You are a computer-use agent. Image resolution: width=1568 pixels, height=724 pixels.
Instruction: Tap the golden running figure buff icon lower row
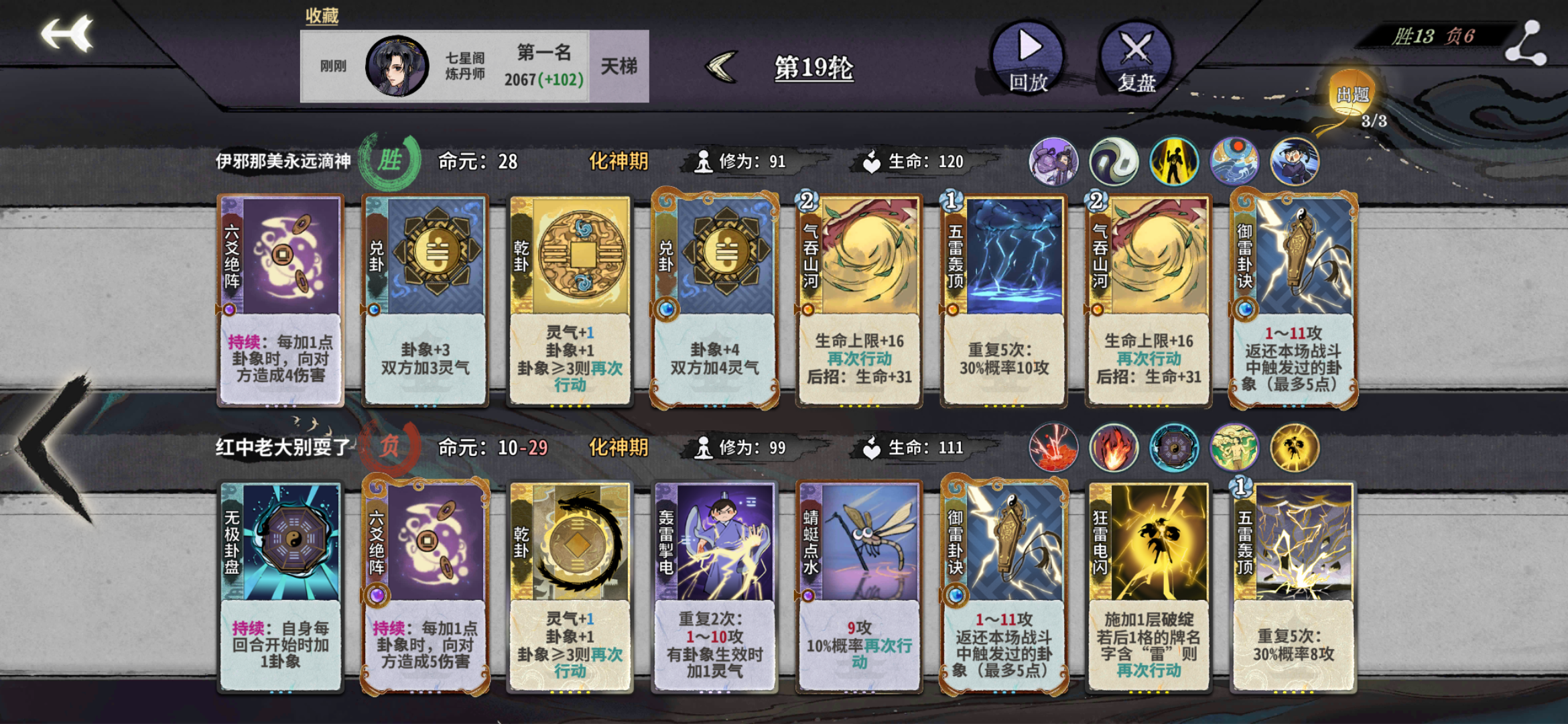1293,447
